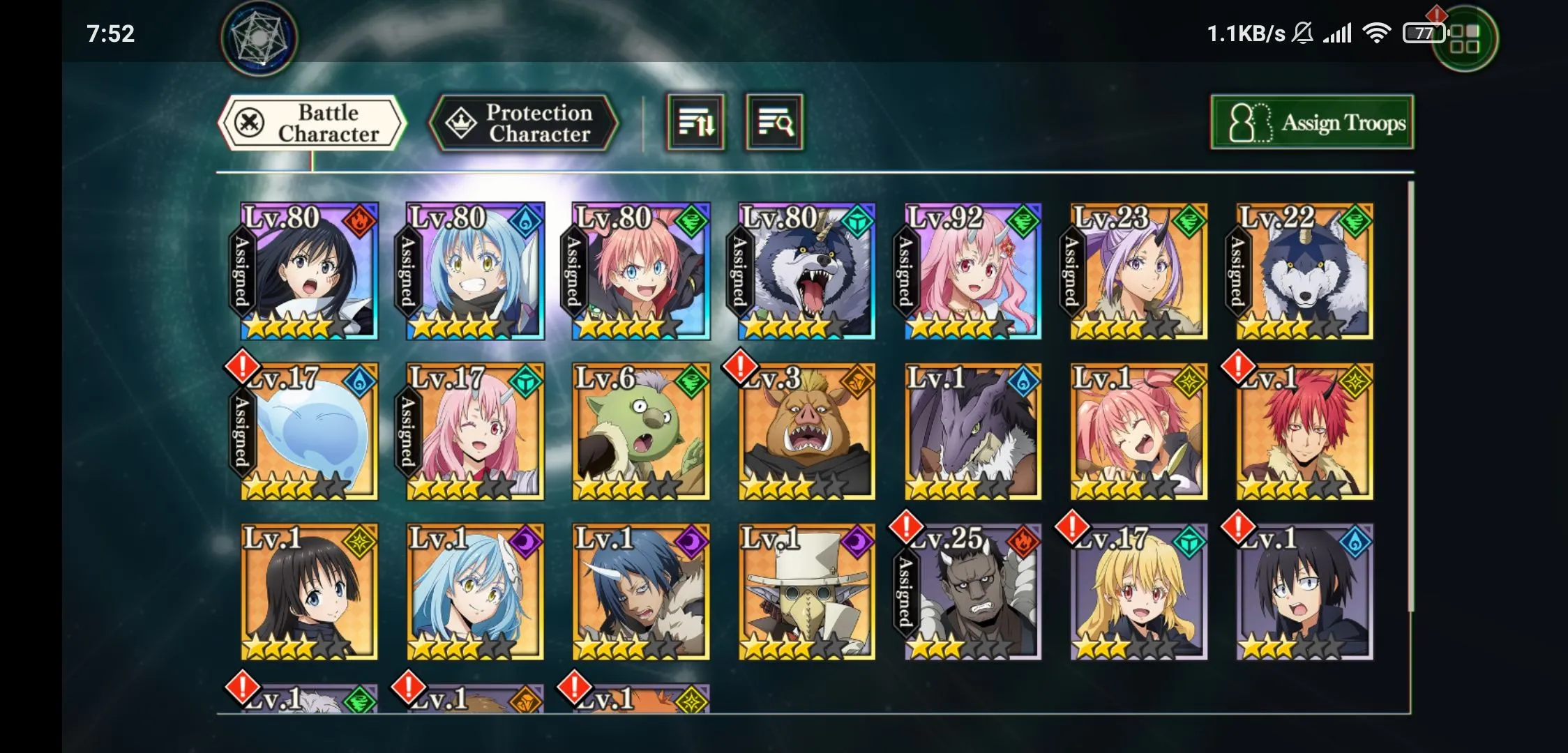Pick the Lv.17 blue slime card
Viewport: 1568px width, 753px height.
point(309,432)
